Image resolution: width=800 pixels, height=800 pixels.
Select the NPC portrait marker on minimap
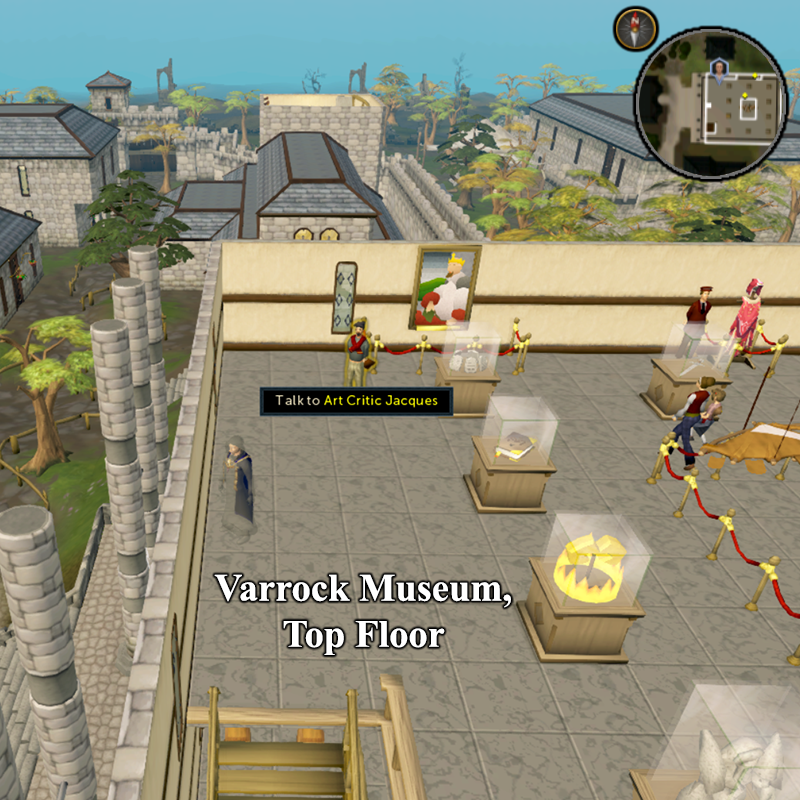(718, 69)
